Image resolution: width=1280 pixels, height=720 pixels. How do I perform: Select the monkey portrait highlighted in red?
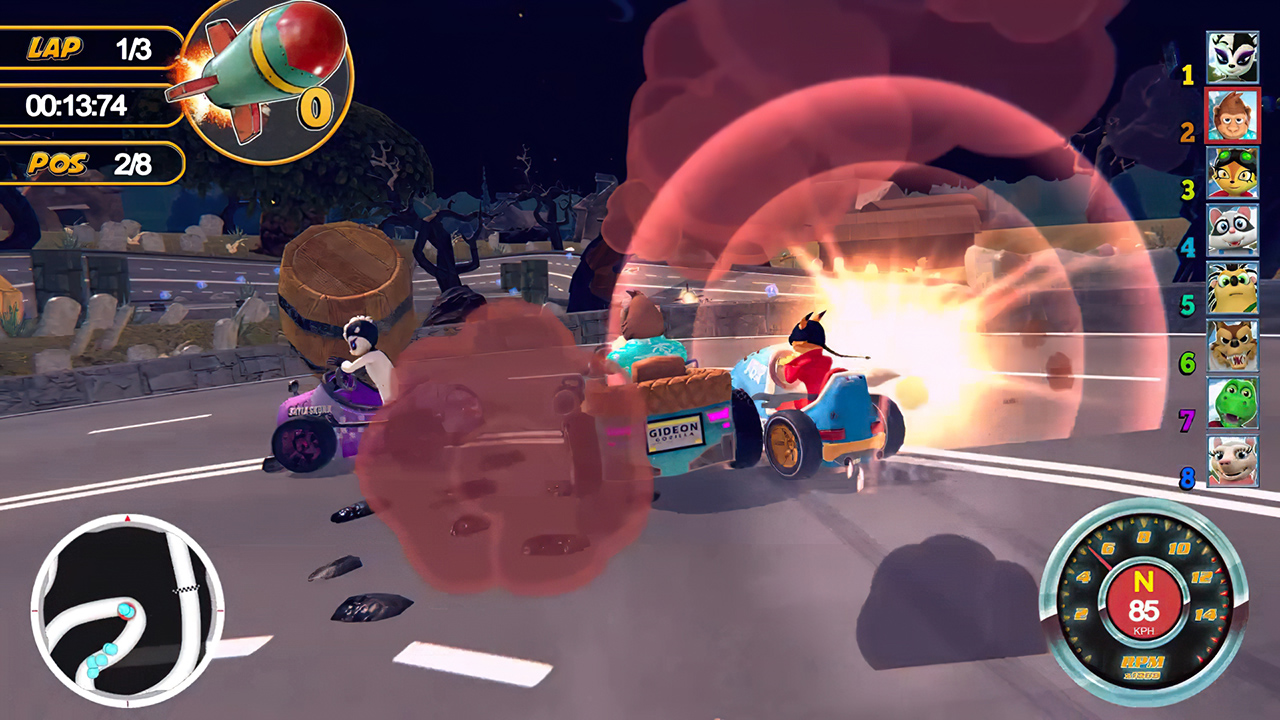(1233, 112)
